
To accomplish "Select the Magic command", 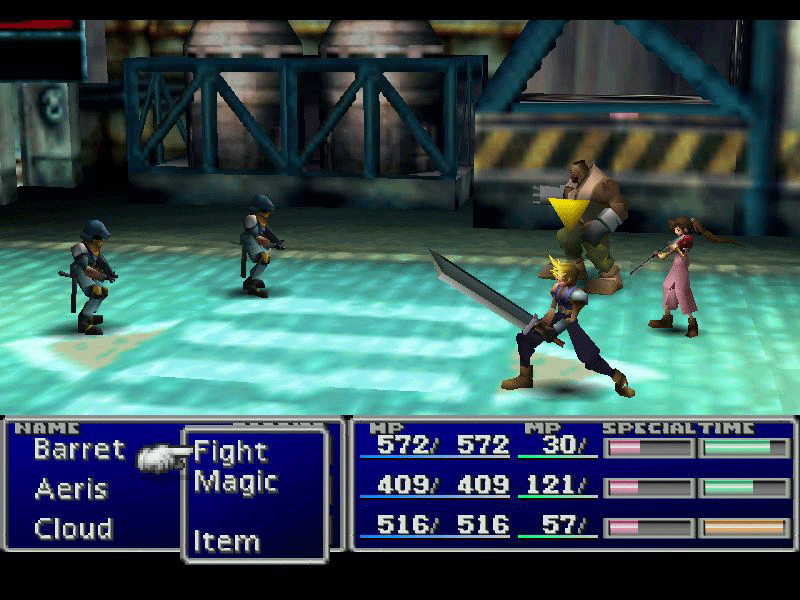I will point(235,482).
